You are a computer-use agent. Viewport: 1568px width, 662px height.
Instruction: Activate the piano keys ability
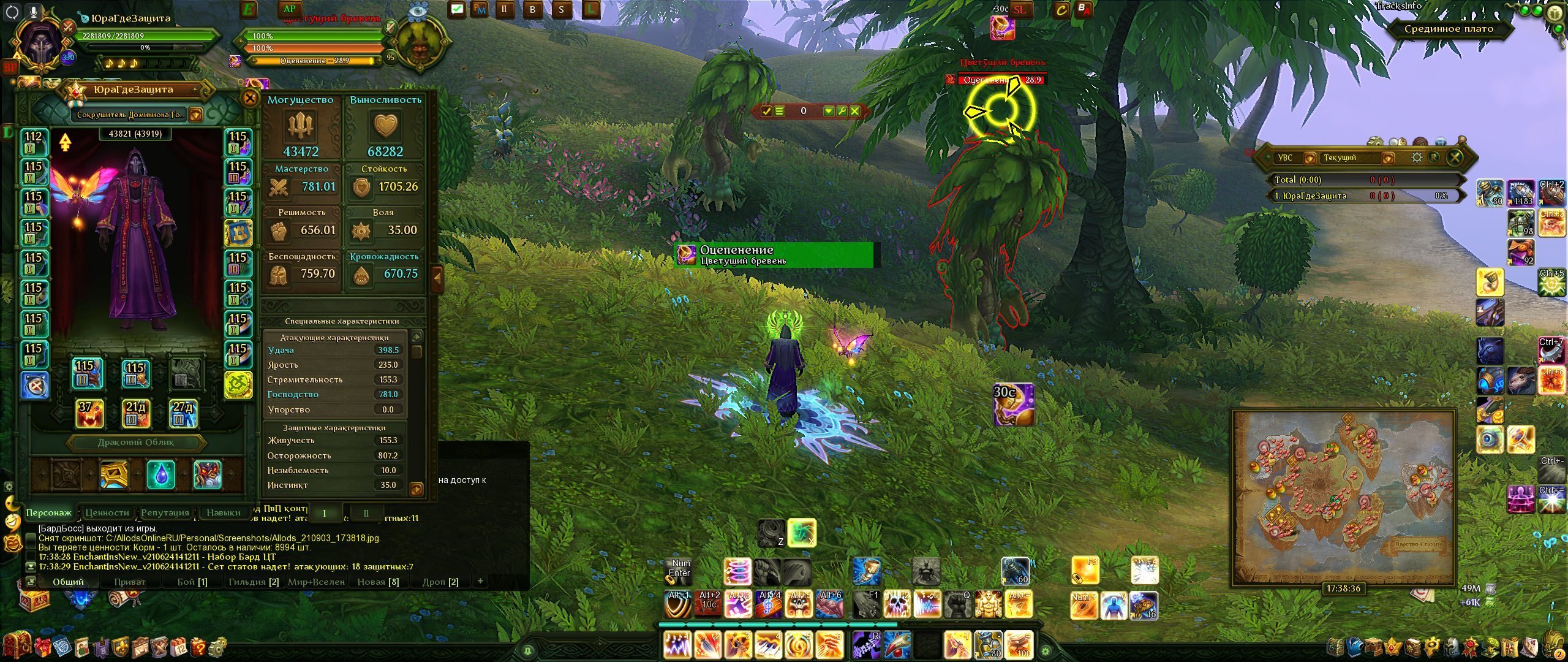point(769,645)
